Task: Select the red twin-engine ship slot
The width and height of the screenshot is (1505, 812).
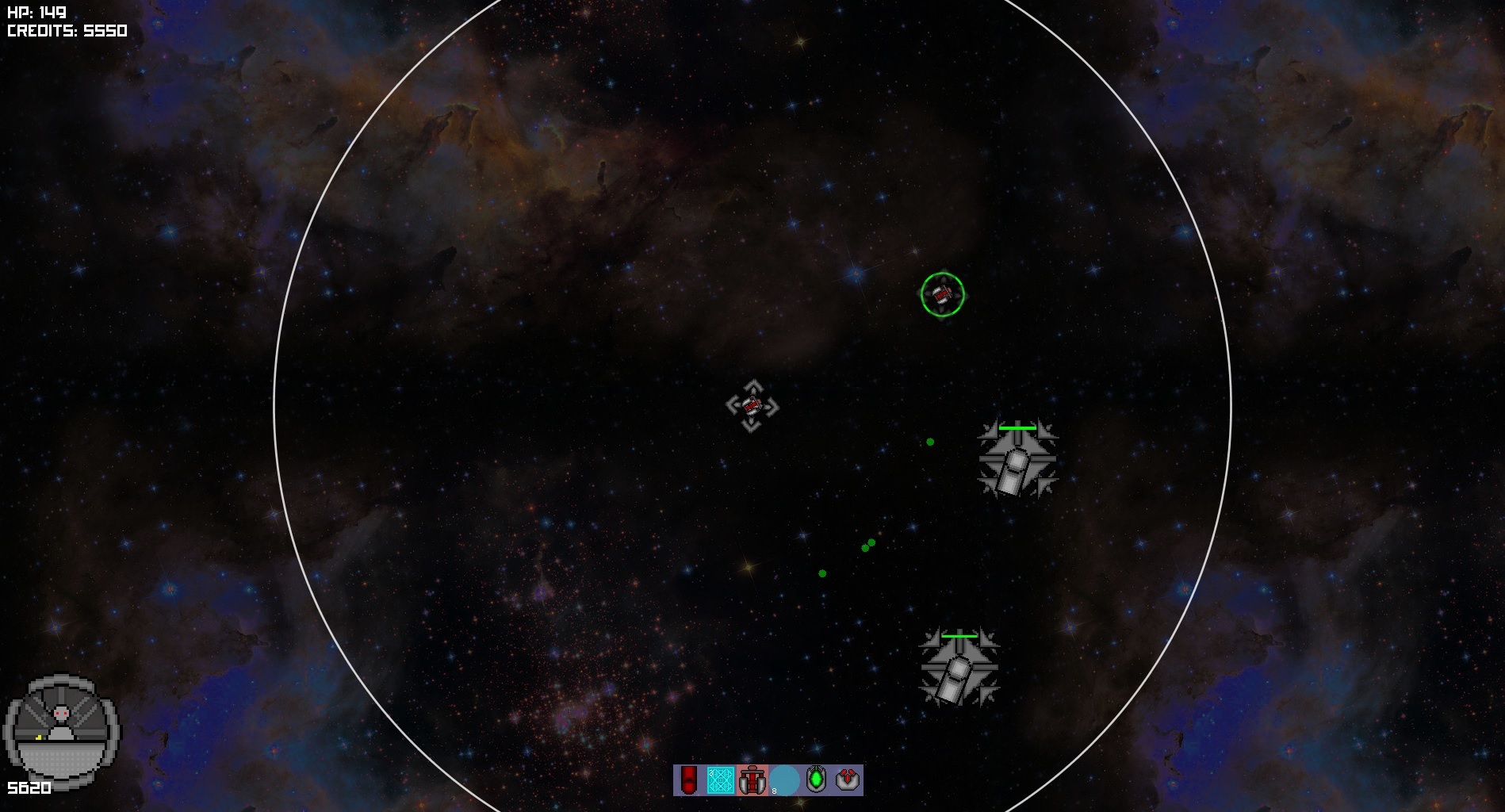Action: 752,780
